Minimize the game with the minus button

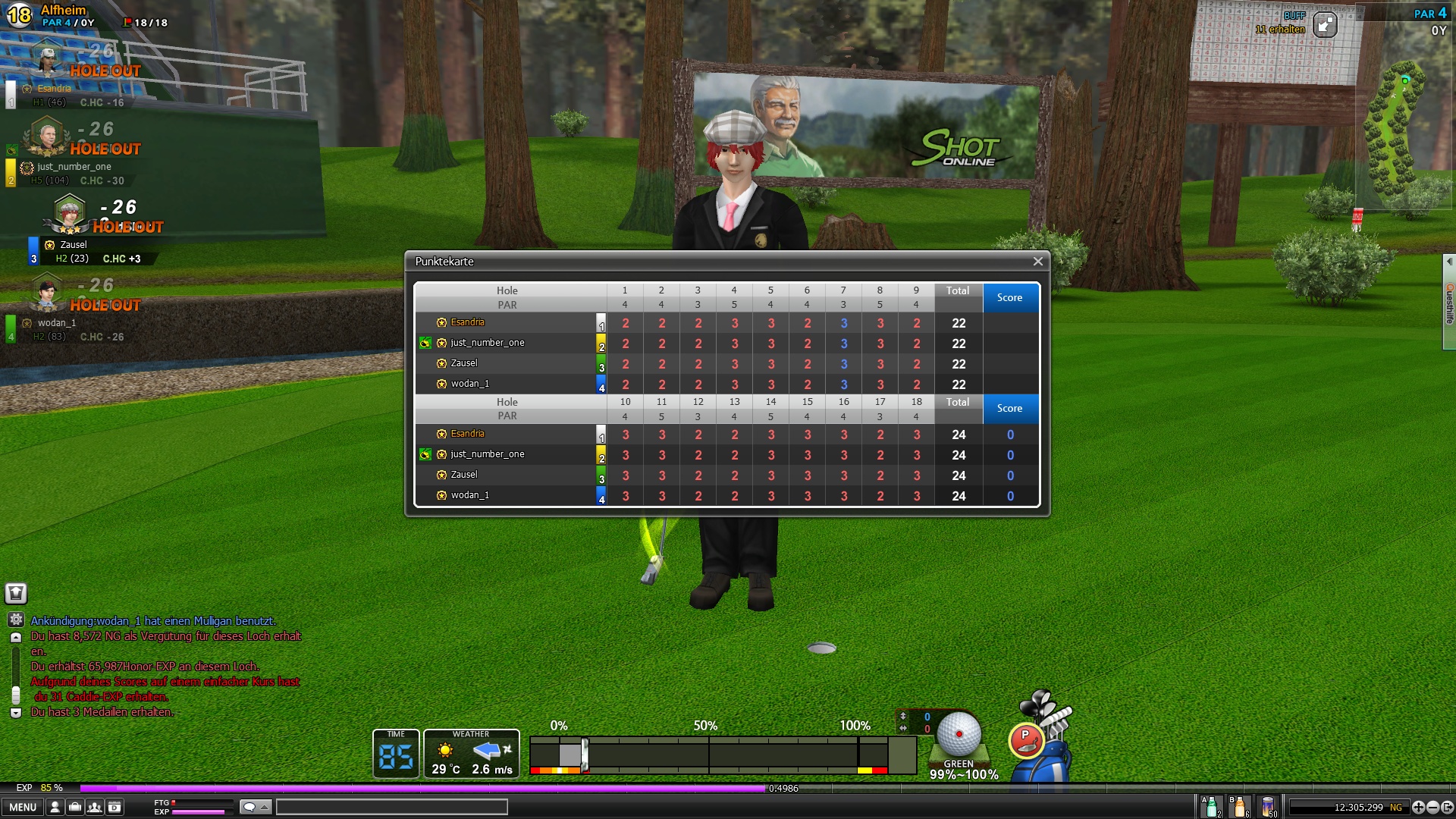1432,808
